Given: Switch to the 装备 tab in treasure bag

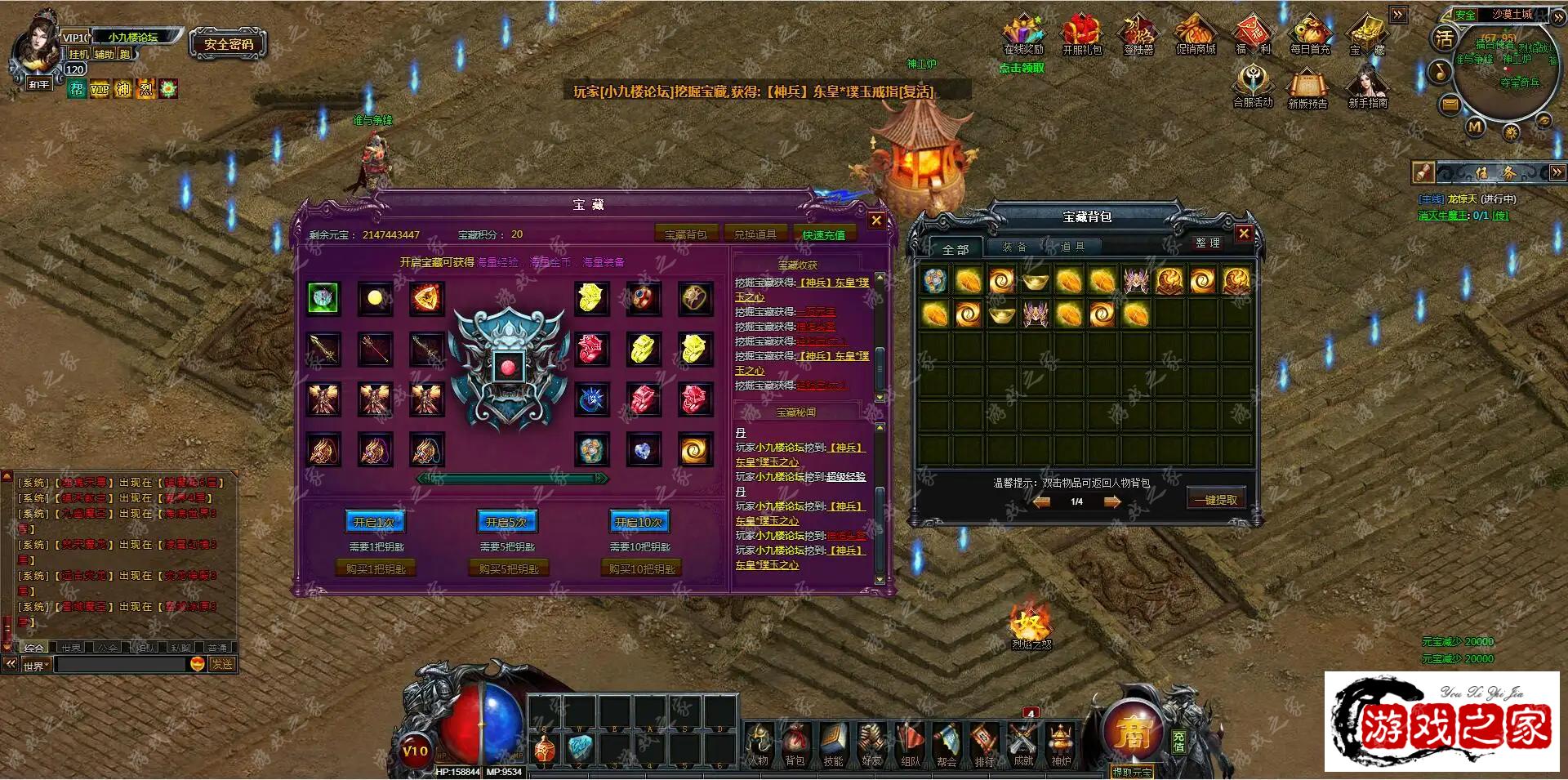Looking at the screenshot, I should (x=1014, y=247).
